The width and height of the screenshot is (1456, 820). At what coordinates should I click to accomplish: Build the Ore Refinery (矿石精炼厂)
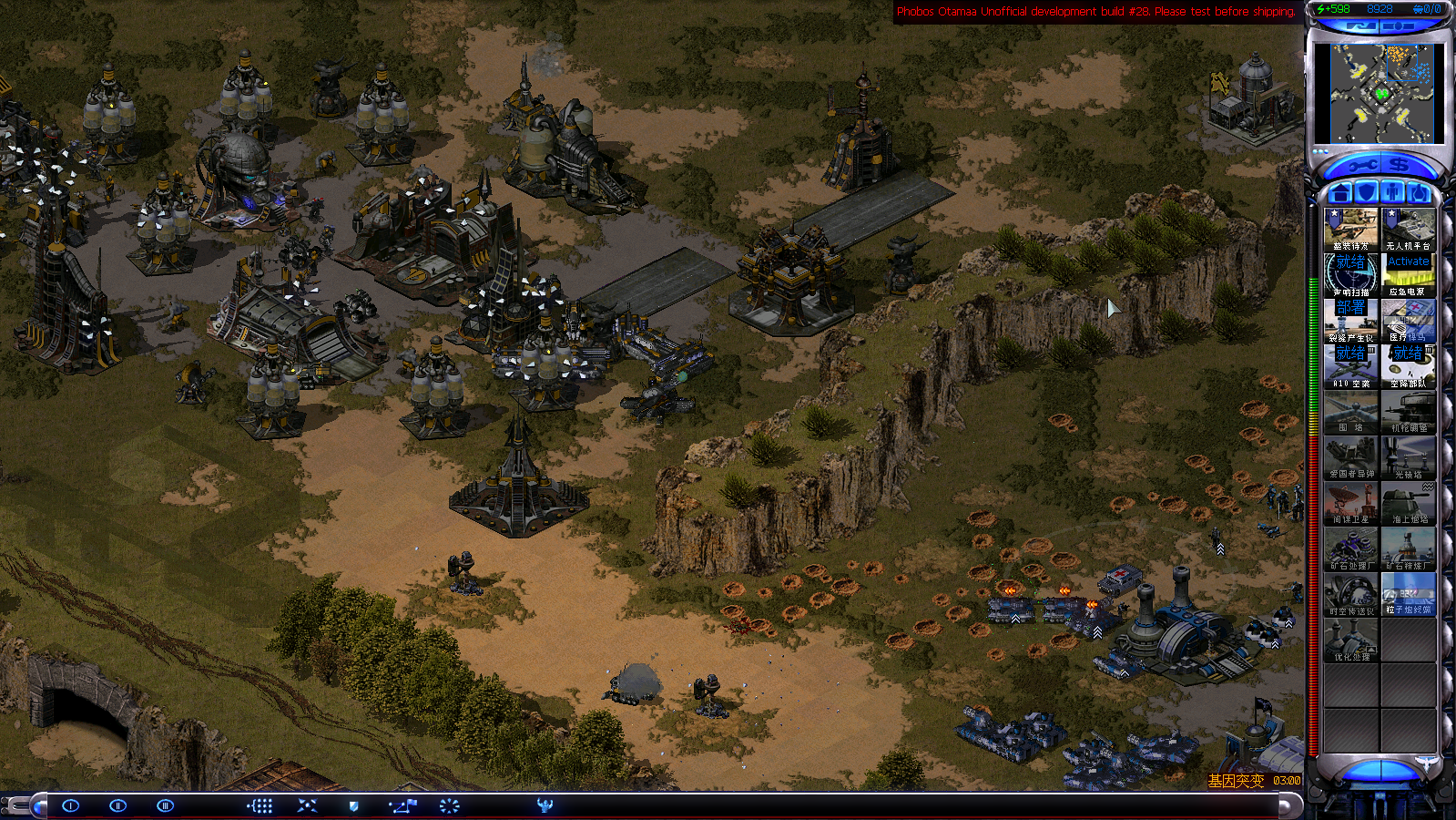coord(1408,548)
